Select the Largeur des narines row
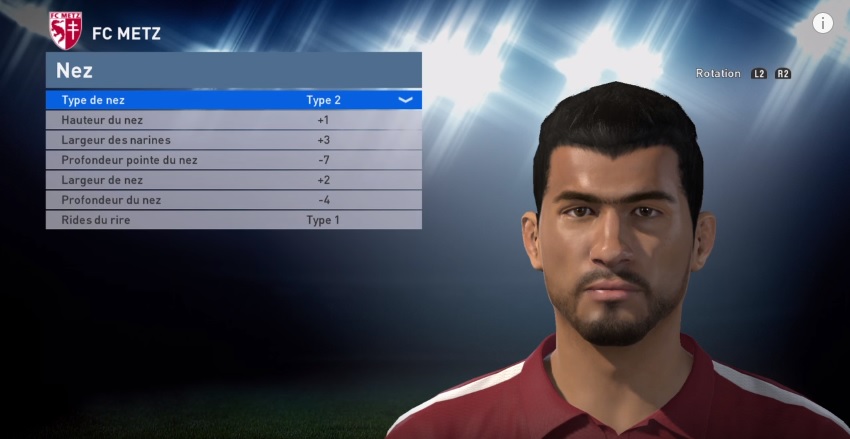The width and height of the screenshot is (850, 439). click(x=233, y=140)
